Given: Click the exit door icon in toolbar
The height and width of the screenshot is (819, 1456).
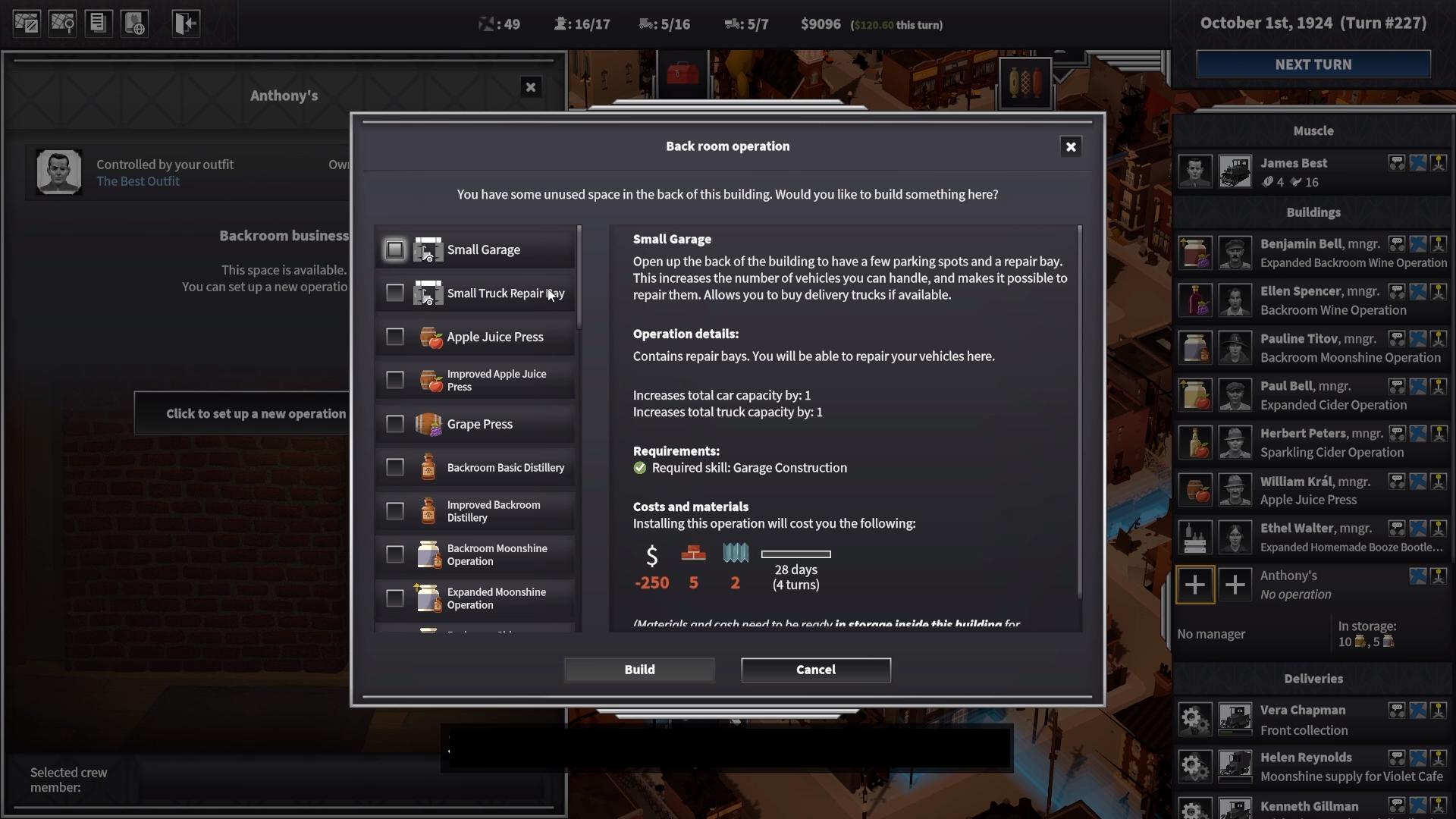Looking at the screenshot, I should [x=185, y=24].
